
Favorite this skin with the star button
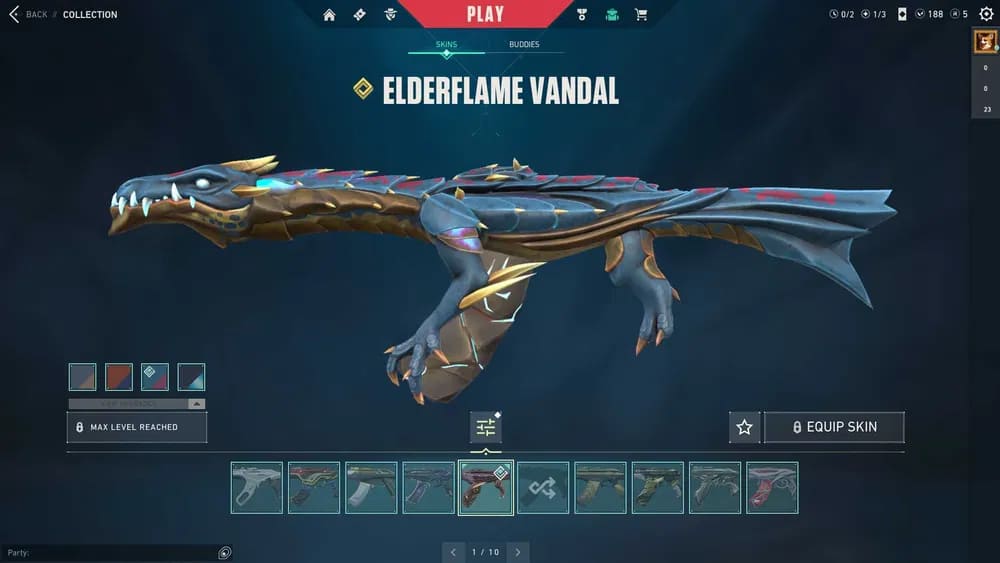(744, 427)
